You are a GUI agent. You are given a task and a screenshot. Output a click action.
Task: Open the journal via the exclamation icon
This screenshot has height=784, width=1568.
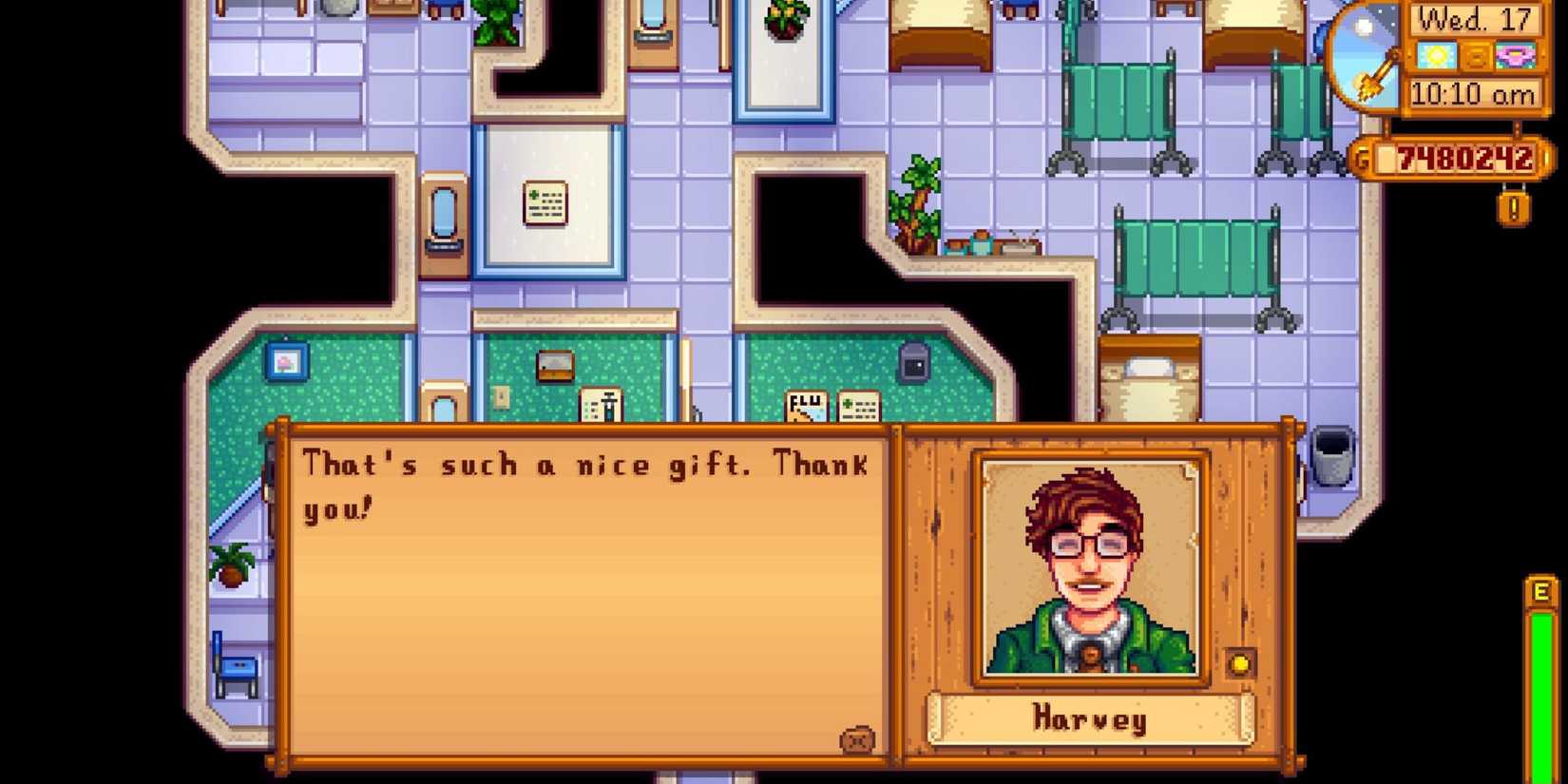coord(1513,206)
